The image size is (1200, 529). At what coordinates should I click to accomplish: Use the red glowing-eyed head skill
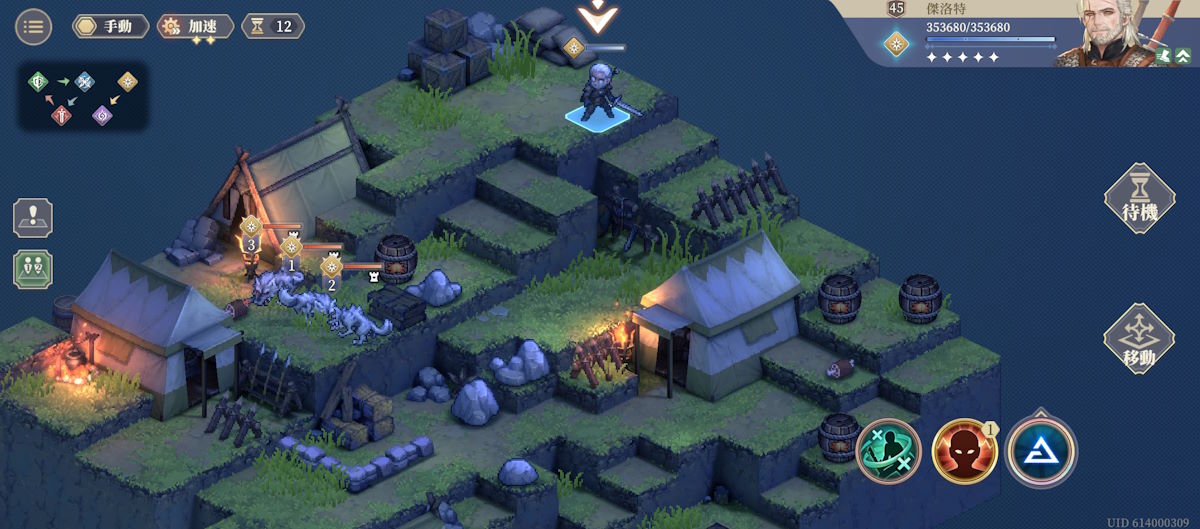coord(964,450)
